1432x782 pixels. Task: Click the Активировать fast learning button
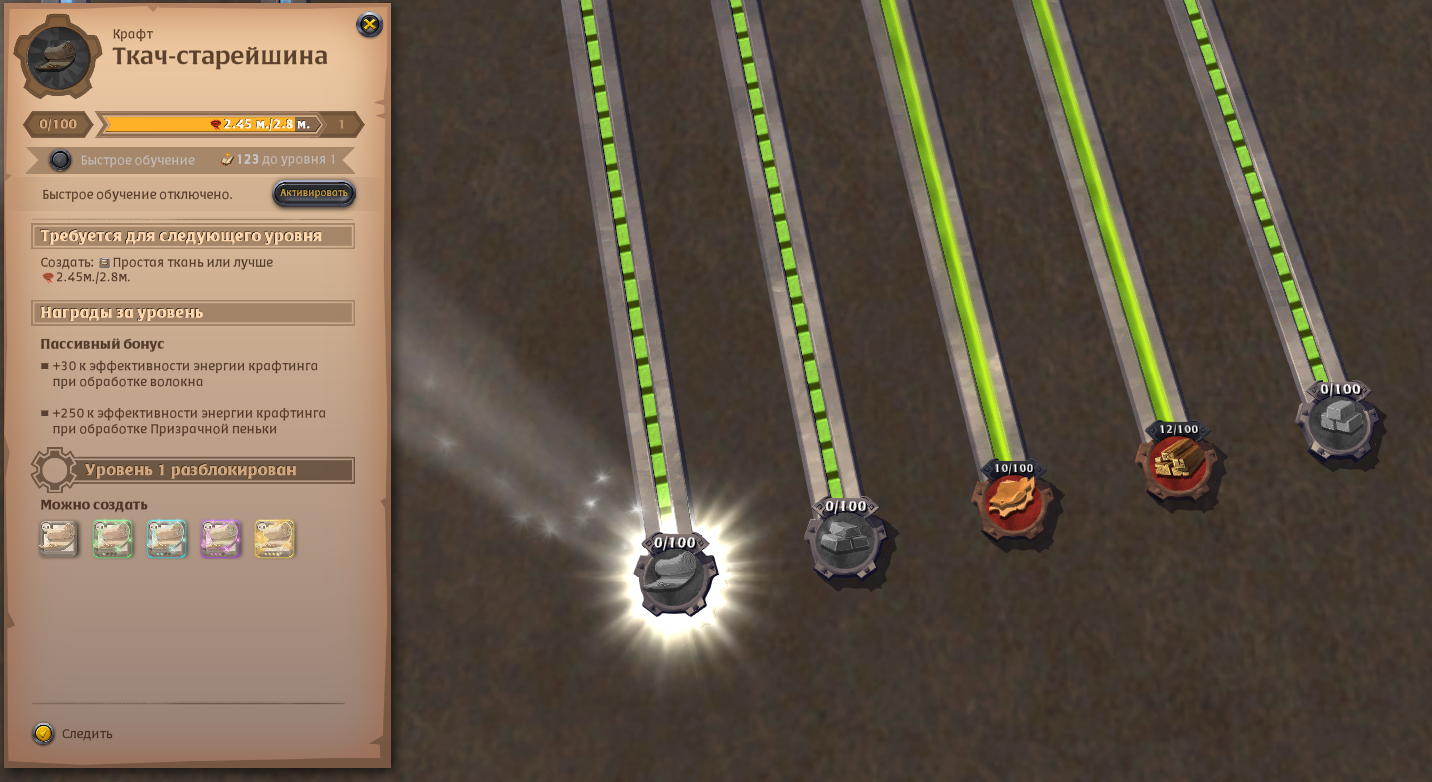(x=314, y=193)
